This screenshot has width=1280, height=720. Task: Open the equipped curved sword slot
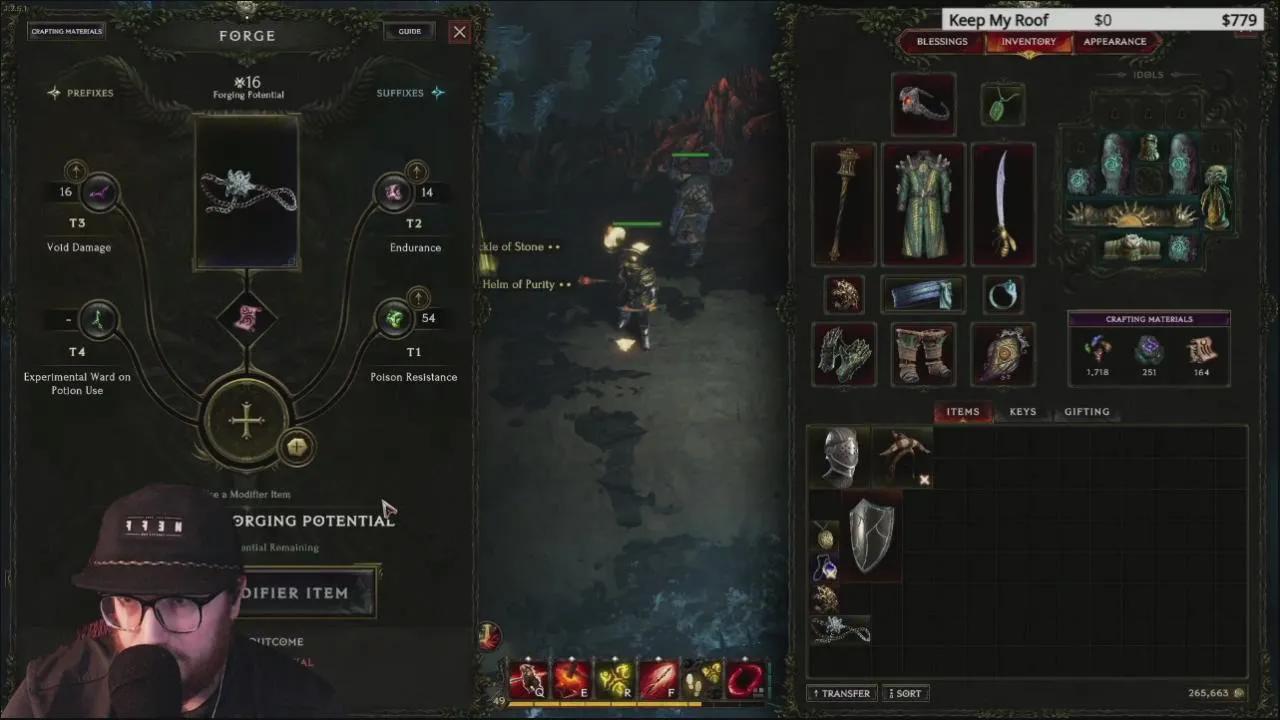1002,203
